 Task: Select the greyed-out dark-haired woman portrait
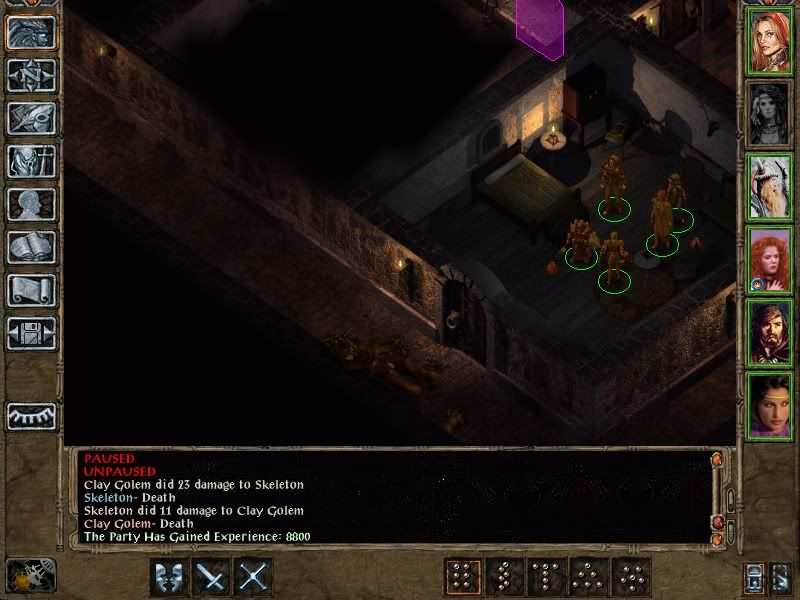point(770,114)
